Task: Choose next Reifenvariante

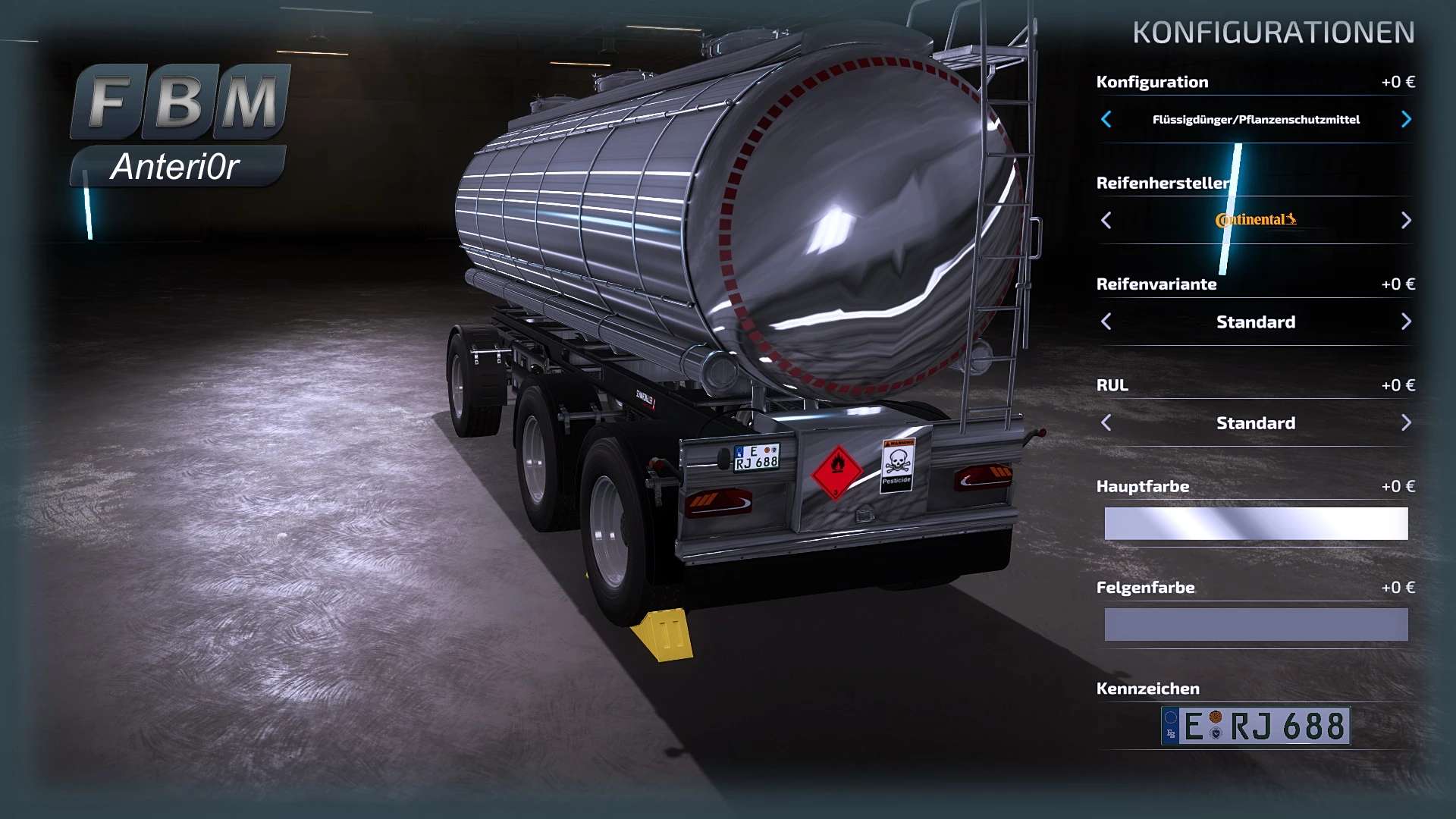Action: [x=1406, y=322]
